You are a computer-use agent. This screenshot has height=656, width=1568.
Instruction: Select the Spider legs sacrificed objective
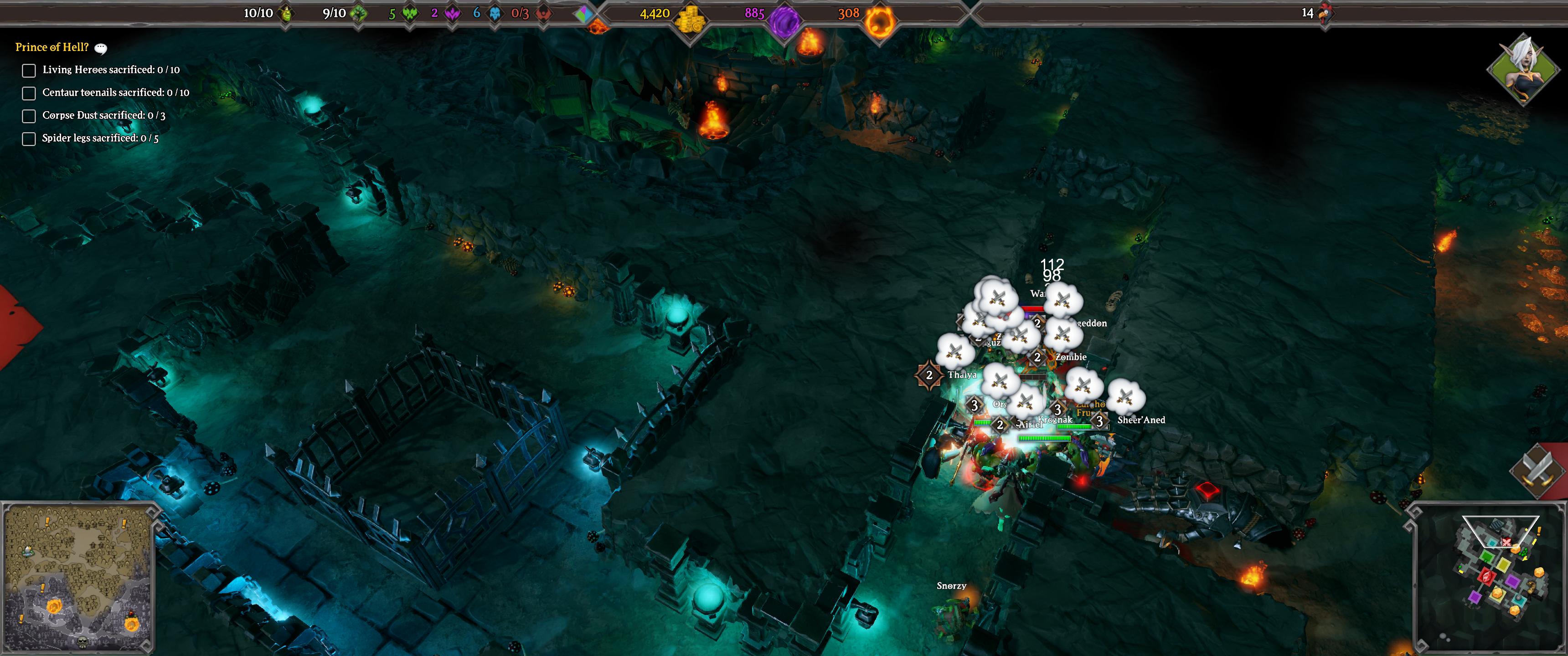(x=29, y=139)
